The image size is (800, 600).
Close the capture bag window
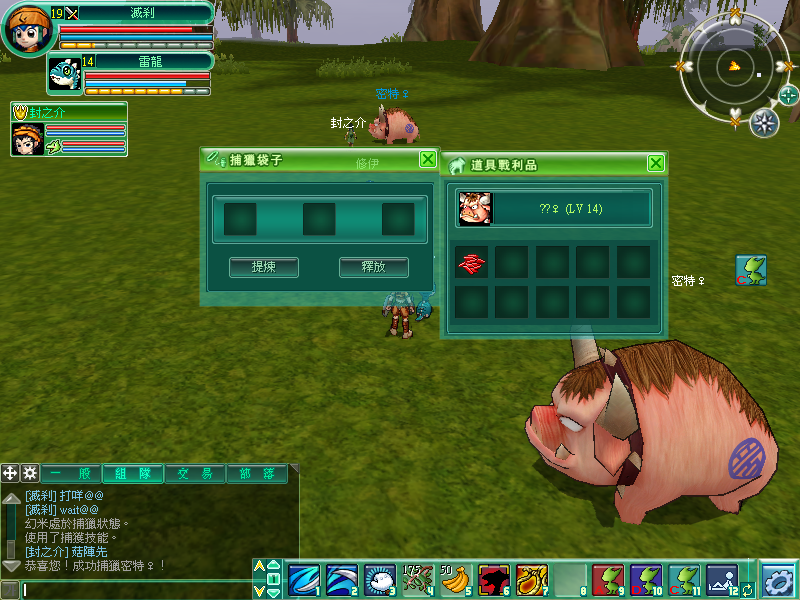coord(427,159)
